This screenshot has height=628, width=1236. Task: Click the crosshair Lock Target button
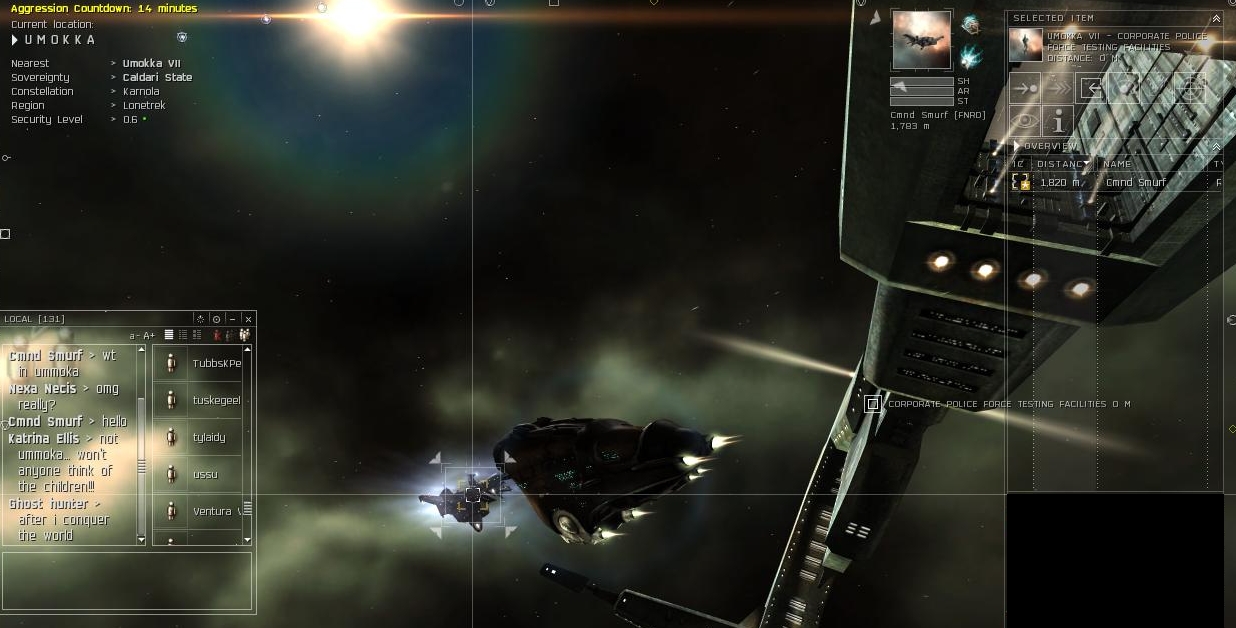coord(1189,88)
